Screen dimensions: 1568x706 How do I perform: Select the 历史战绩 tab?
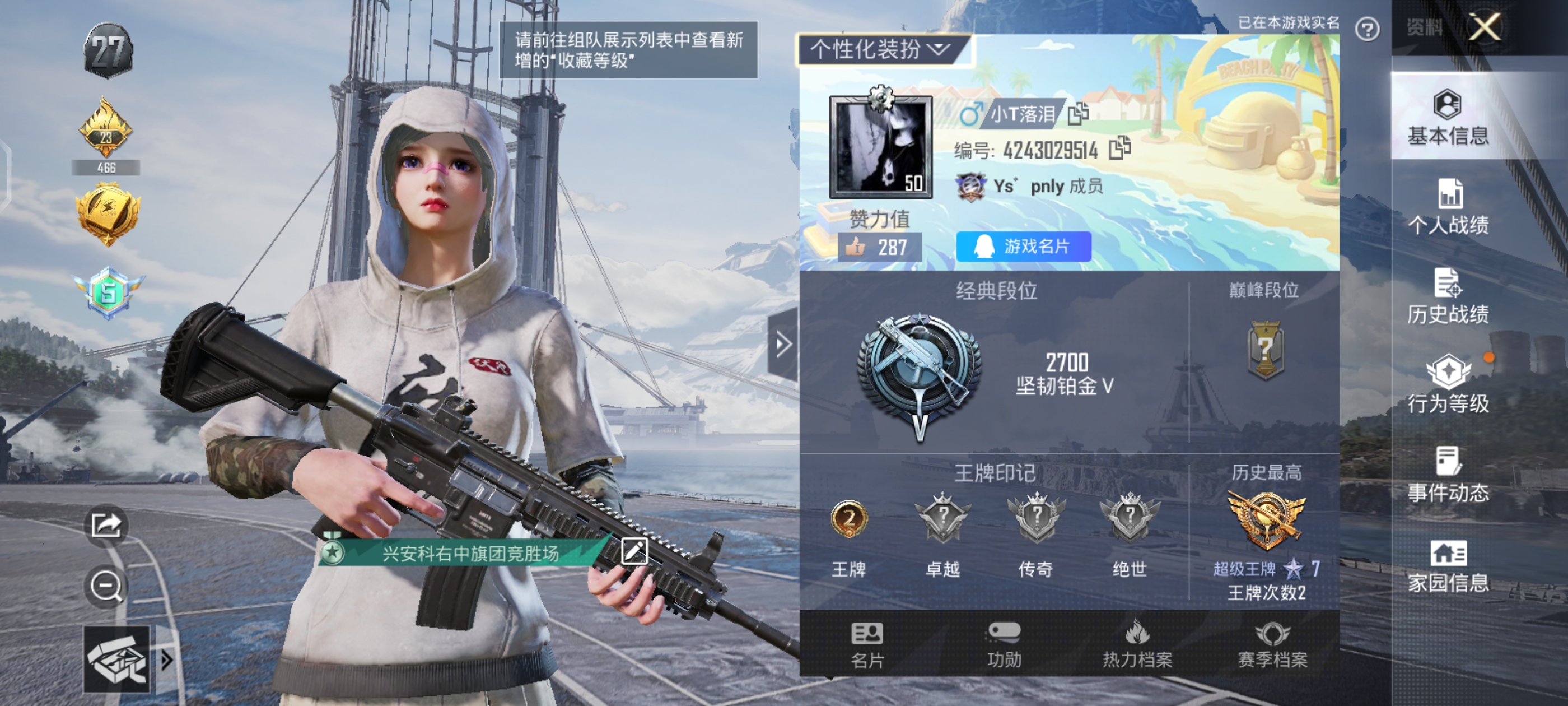[x=1448, y=296]
